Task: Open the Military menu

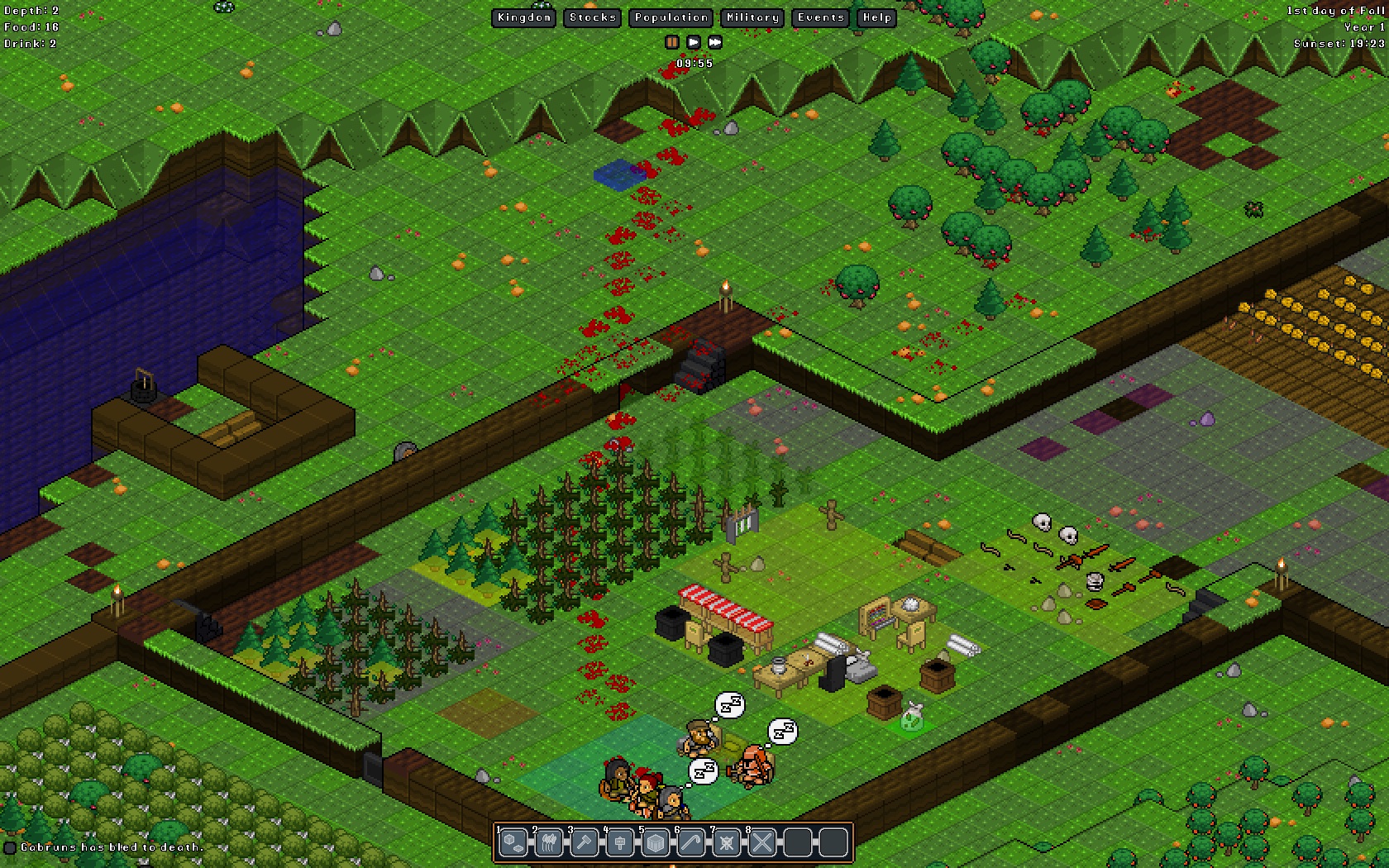Action: pyautogui.click(x=752, y=17)
